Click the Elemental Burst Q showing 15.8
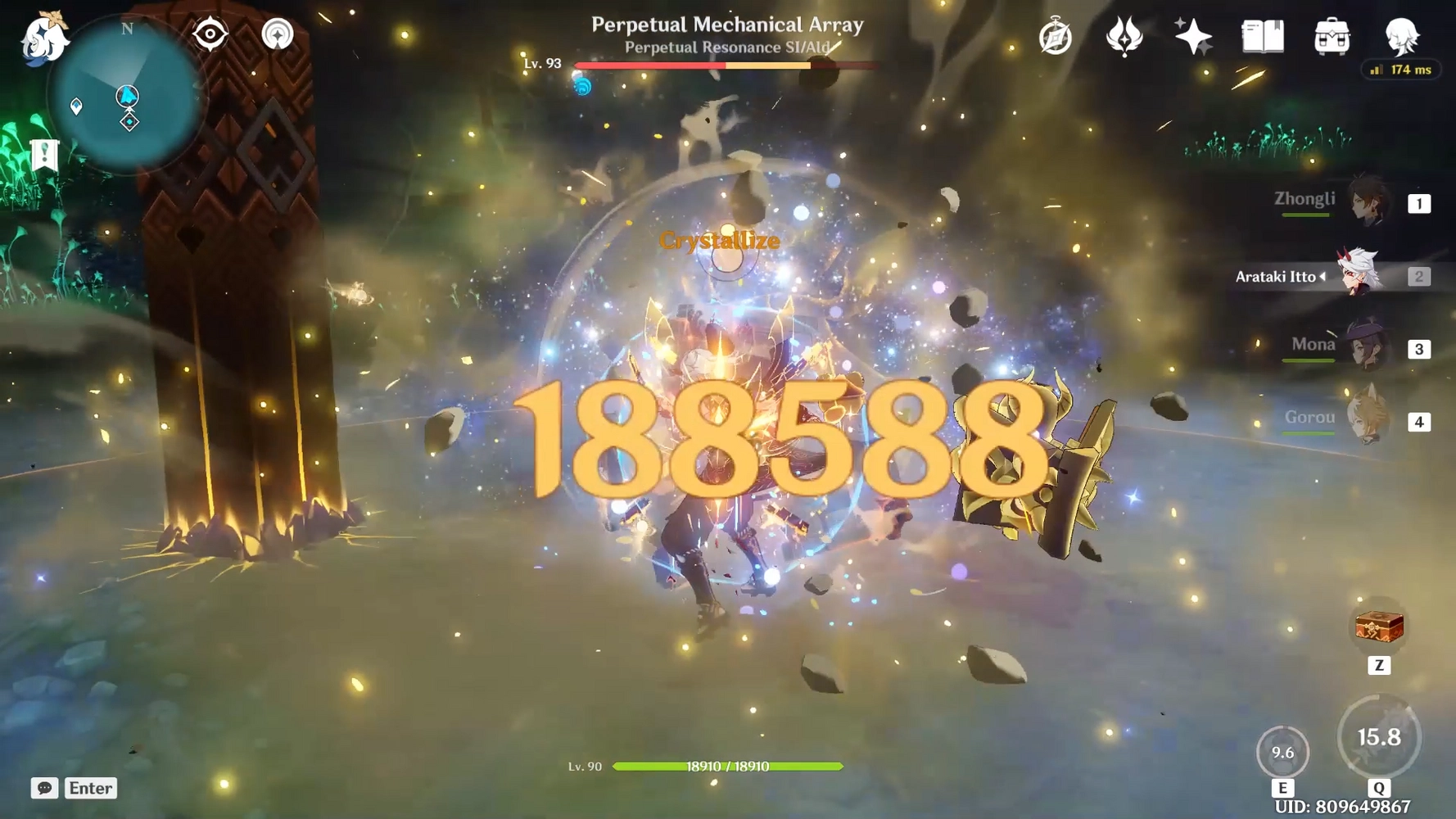Image resolution: width=1456 pixels, height=819 pixels. (x=1380, y=735)
